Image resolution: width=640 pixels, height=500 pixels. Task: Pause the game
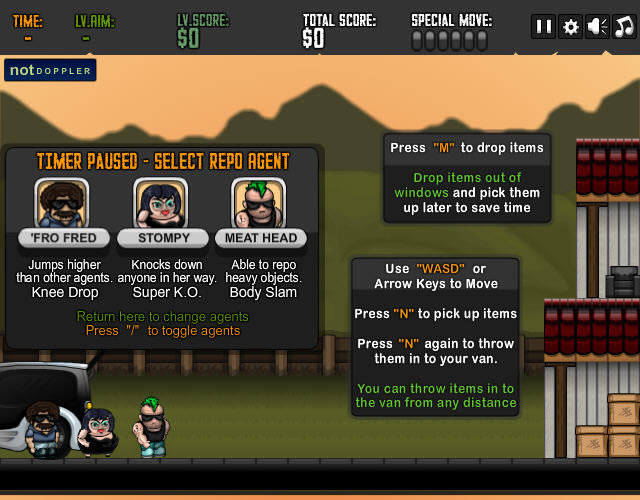pos(543,27)
